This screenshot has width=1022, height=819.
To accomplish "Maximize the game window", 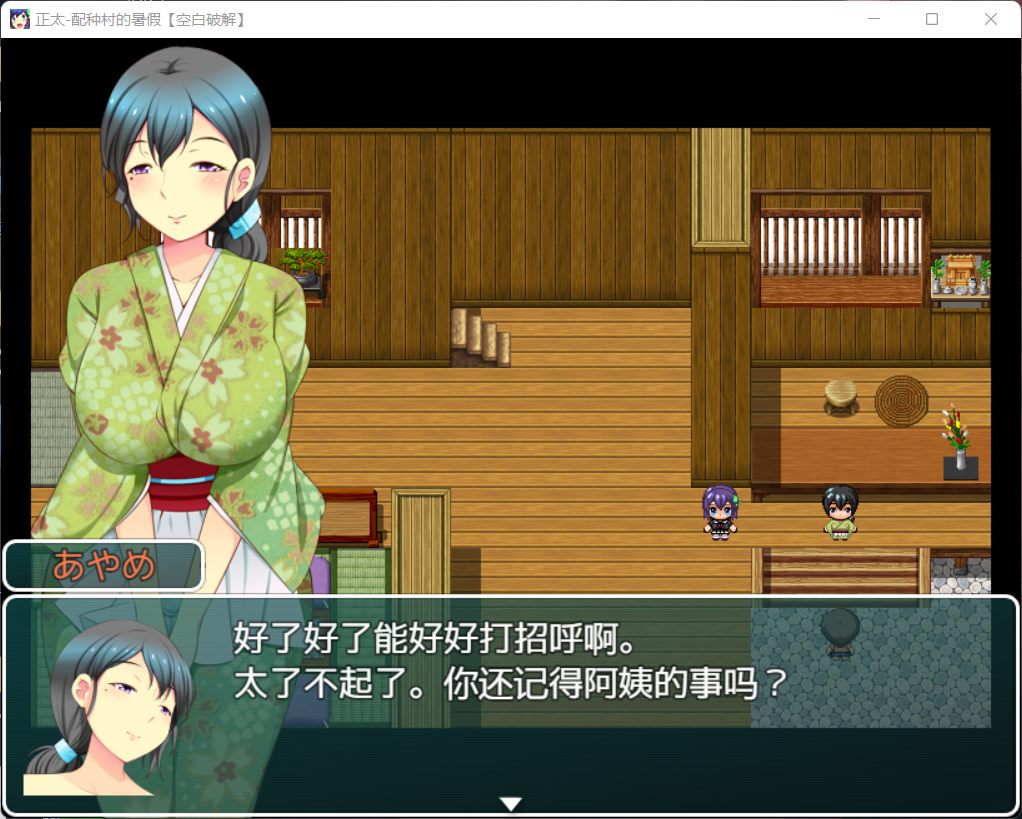I will coord(932,19).
